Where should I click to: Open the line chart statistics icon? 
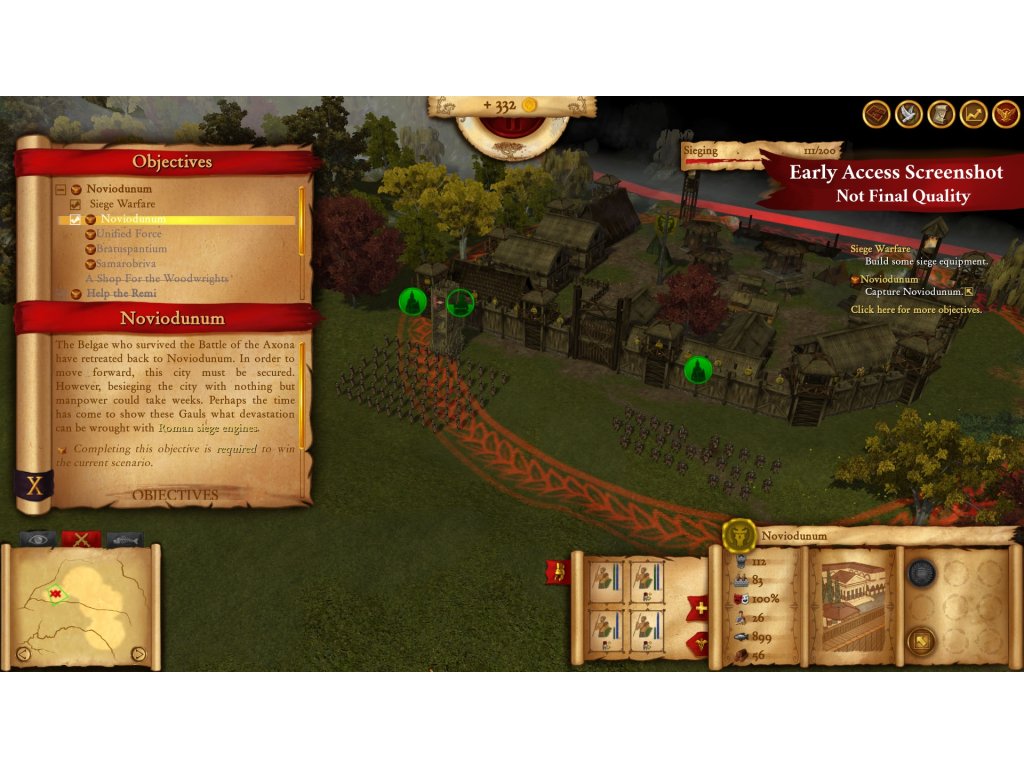click(x=973, y=114)
